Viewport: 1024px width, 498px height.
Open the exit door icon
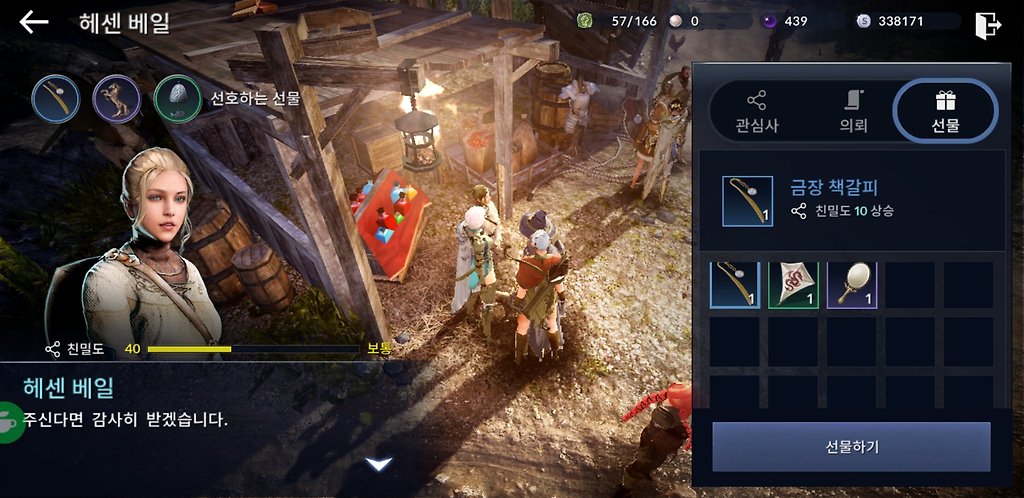tap(987, 24)
